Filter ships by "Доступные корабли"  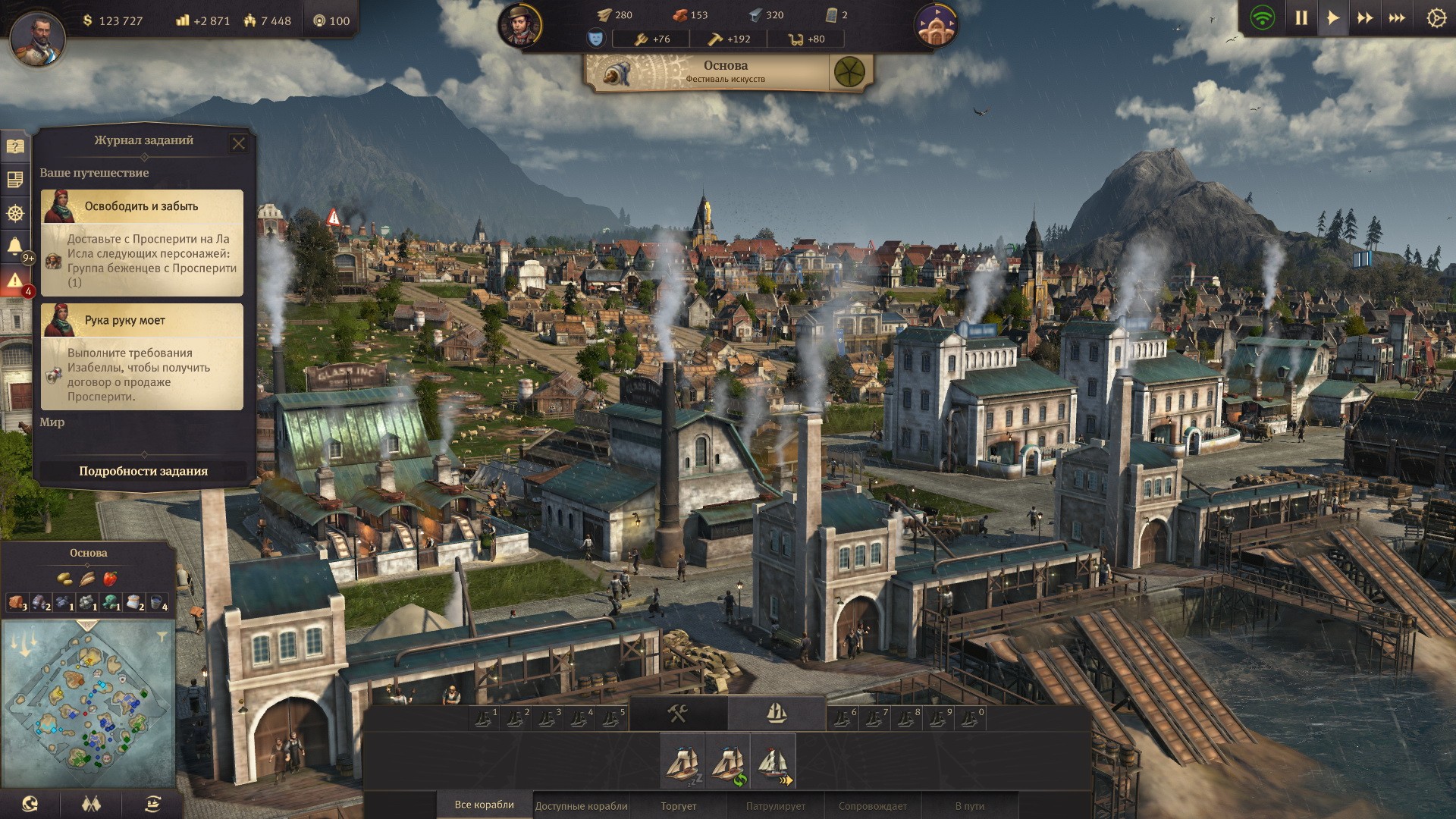tap(582, 805)
